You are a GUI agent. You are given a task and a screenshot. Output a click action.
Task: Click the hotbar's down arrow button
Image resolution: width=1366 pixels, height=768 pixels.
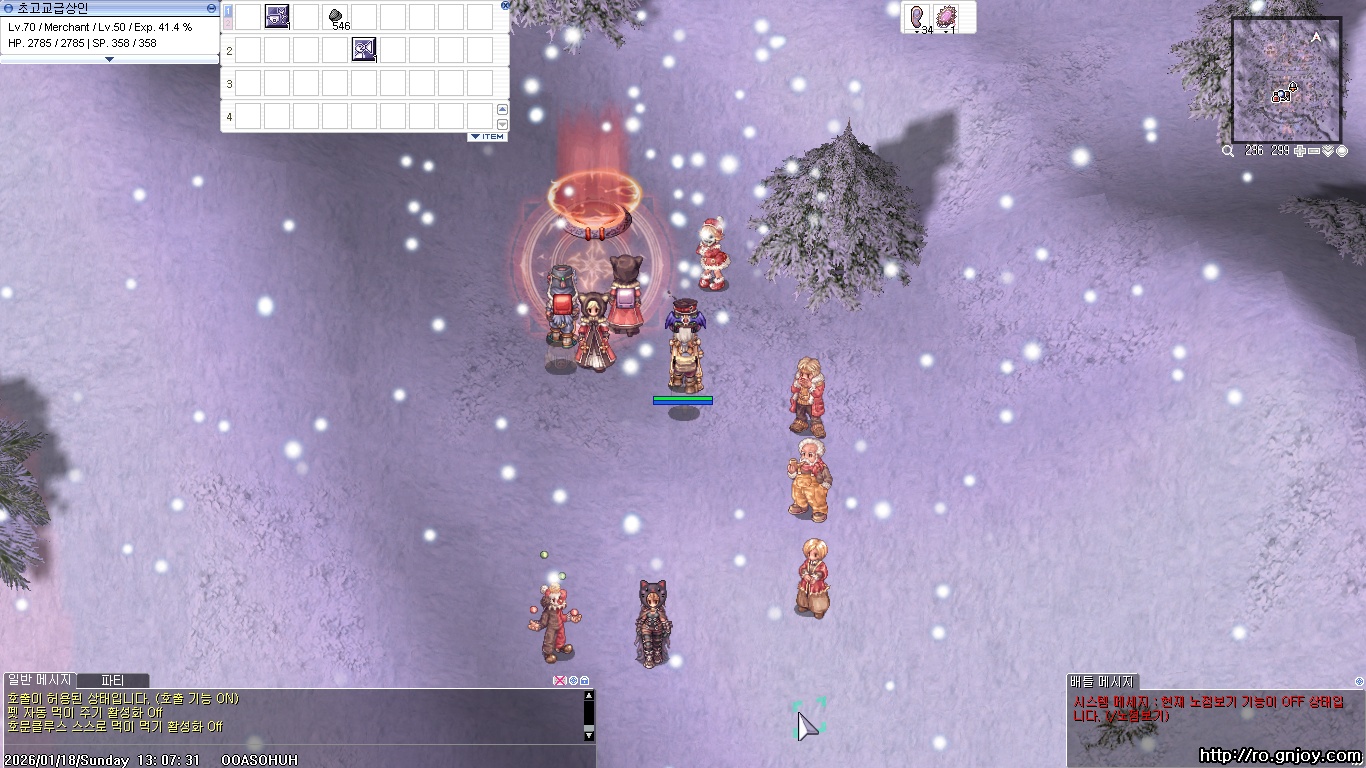[x=502, y=124]
